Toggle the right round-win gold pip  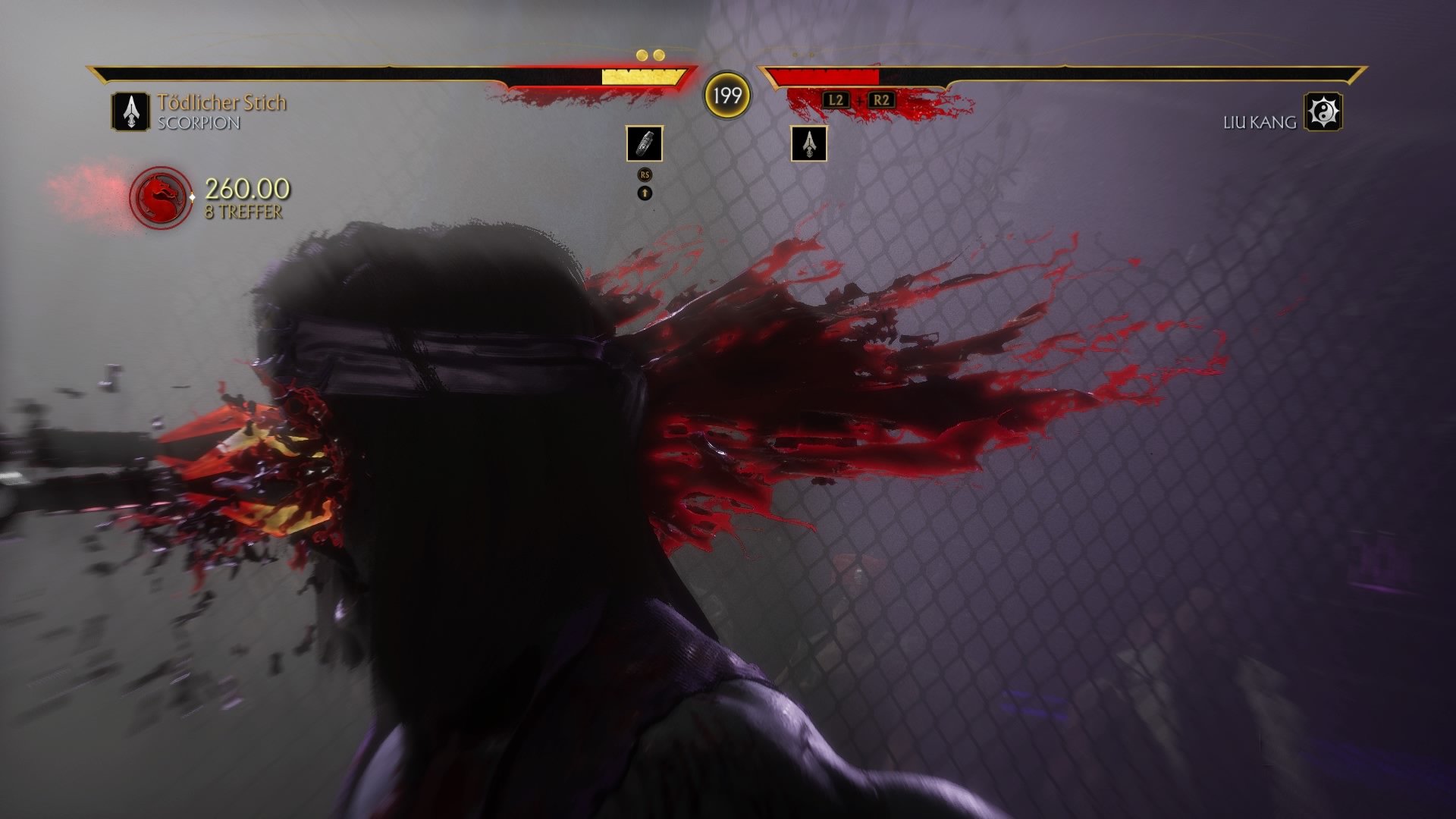coord(659,55)
